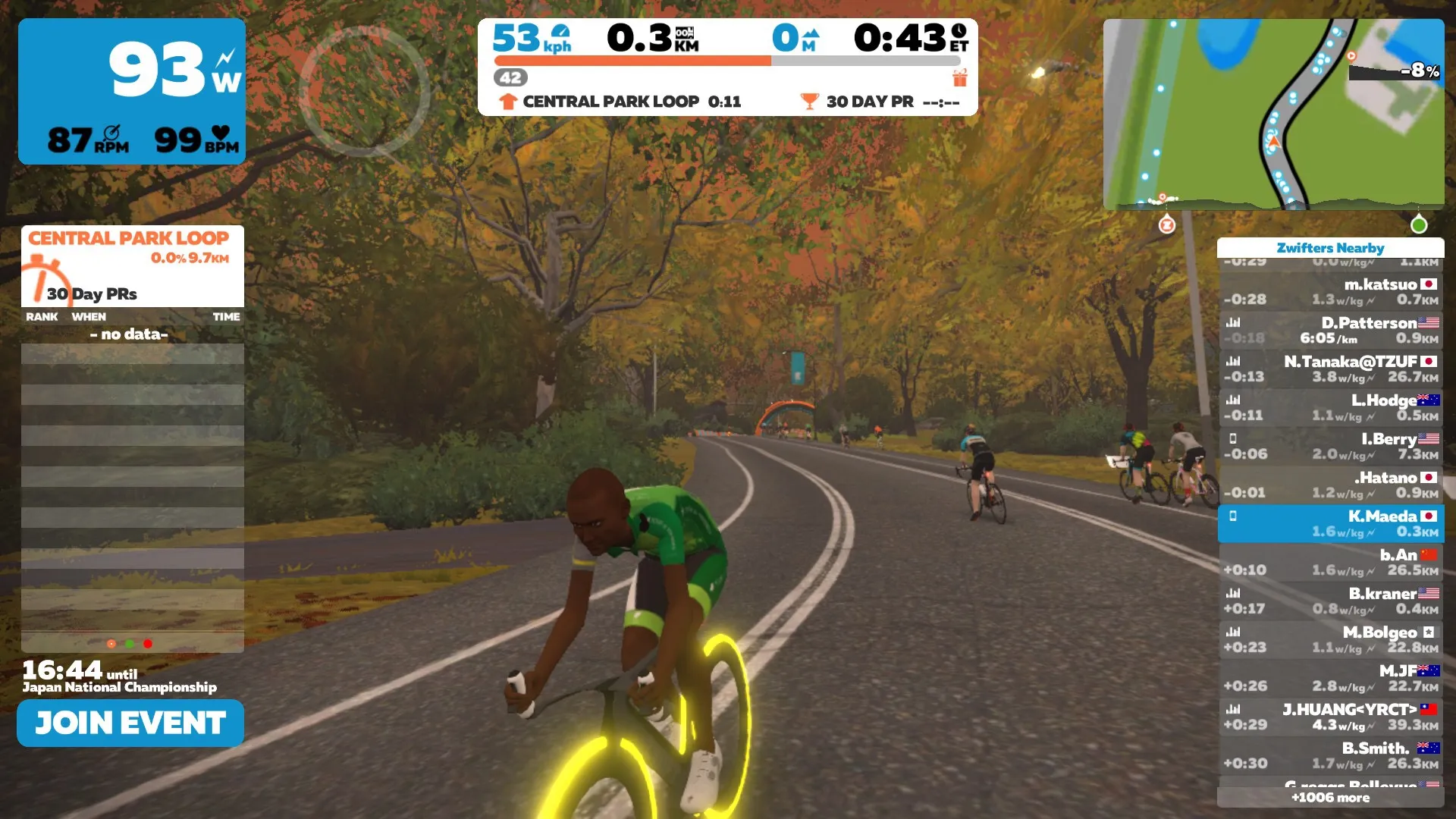
Task: Click the empty power-up ring
Action: [x=364, y=92]
